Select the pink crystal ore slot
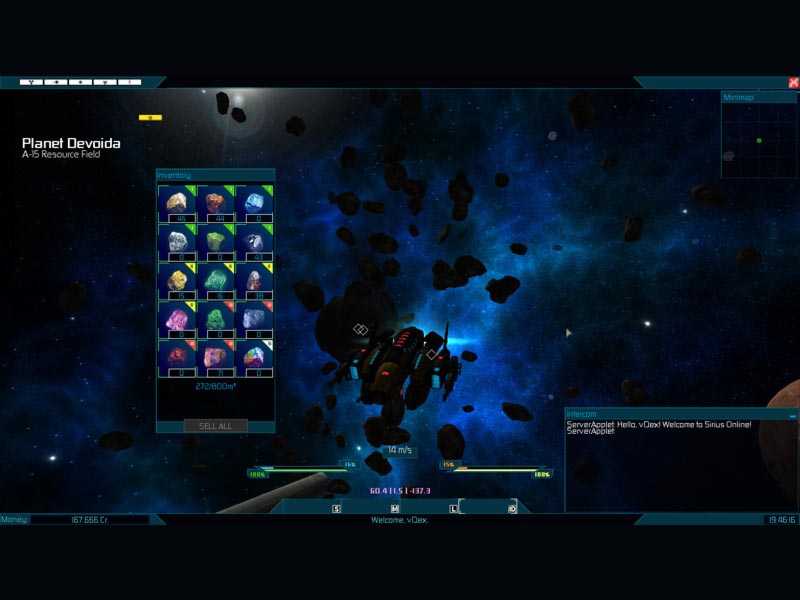The width and height of the screenshot is (800, 600). click(180, 320)
